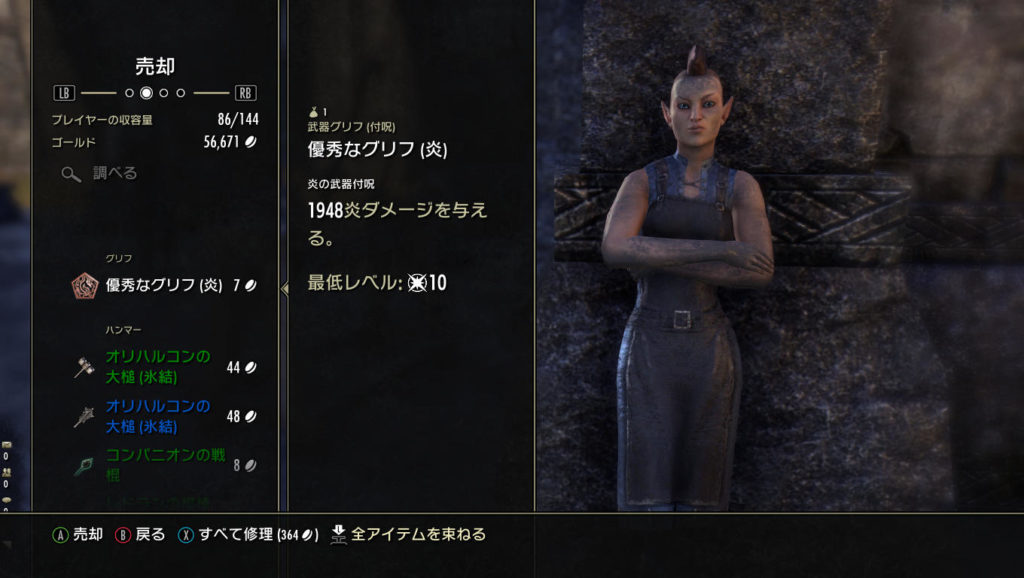
Task: Choose すべて修理 to repair all items
Action: click(248, 535)
